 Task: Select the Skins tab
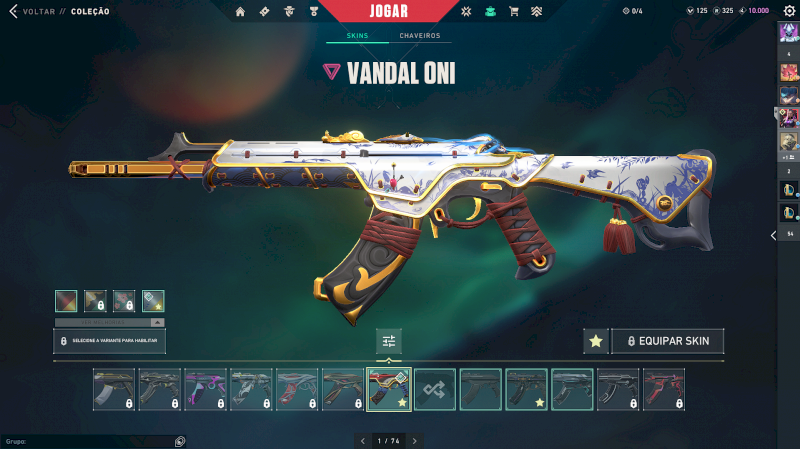tap(357, 36)
